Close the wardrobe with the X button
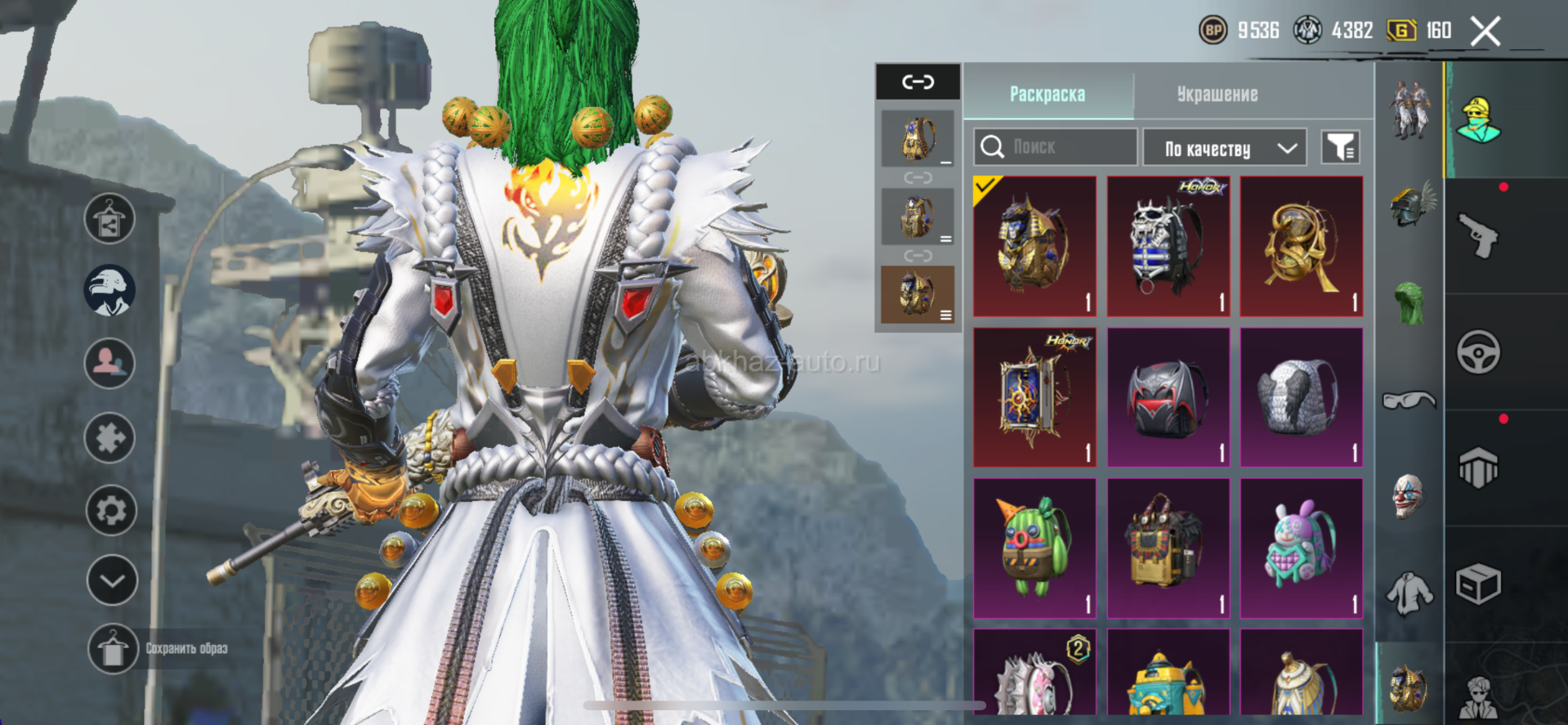The width and height of the screenshot is (1568, 725). [1485, 32]
